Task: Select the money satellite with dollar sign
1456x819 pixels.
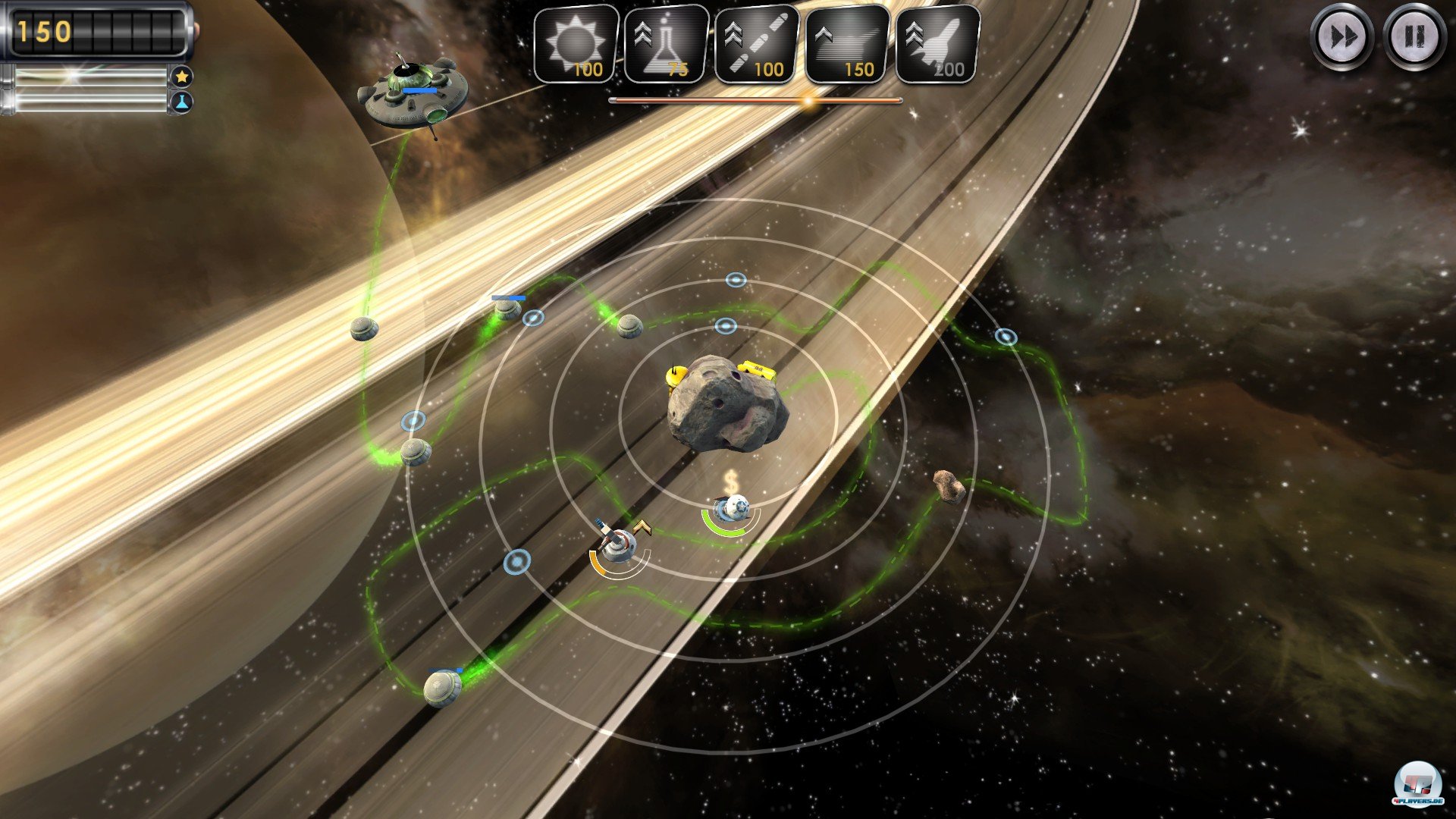Action: 732,508
